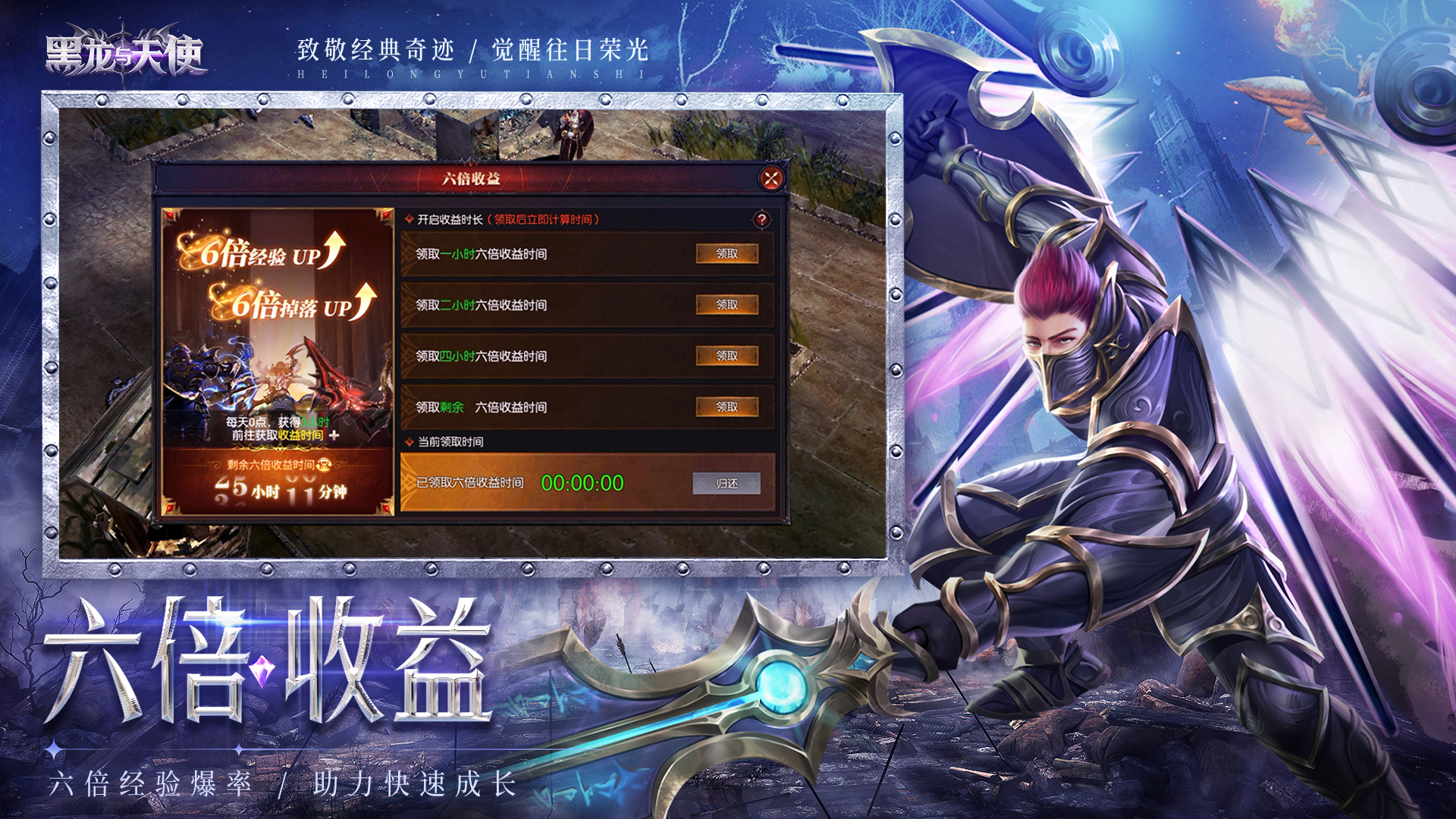Claim 二小时 of sixfold benefit time
Screen dimensions: 1456x819
pyautogui.click(x=730, y=306)
